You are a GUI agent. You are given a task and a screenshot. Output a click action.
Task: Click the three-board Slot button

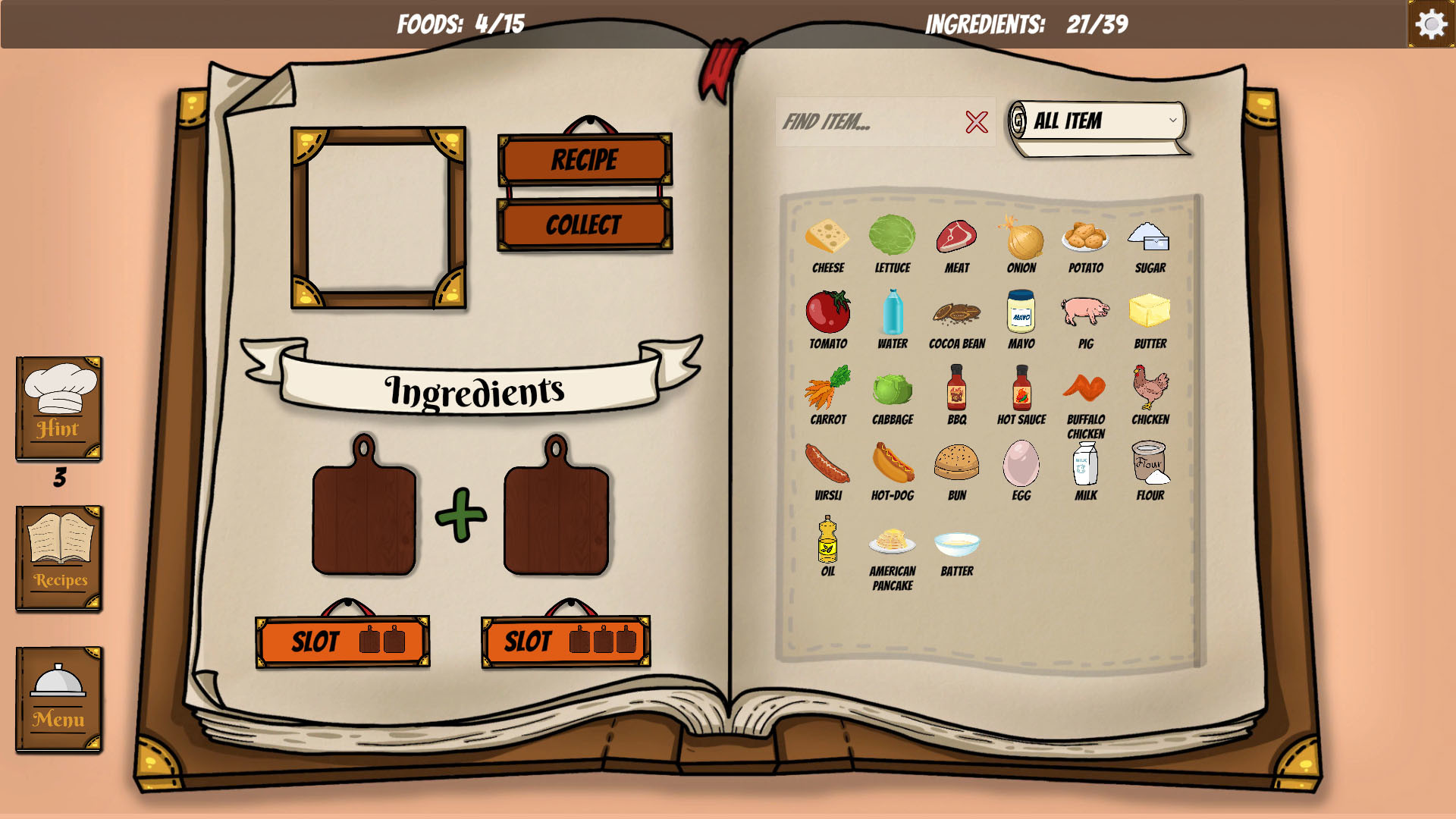[x=566, y=642]
